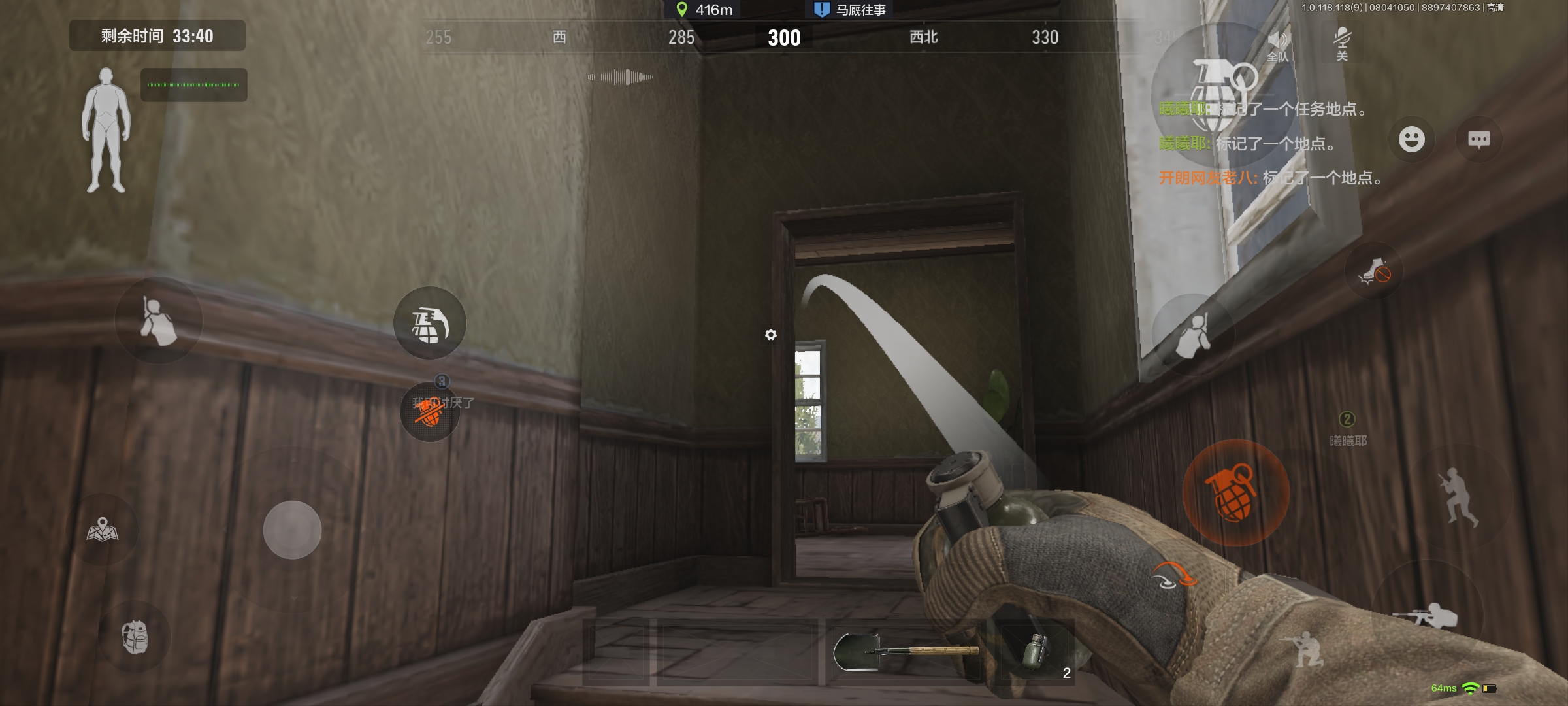Image resolution: width=1568 pixels, height=706 pixels.
Task: Tap the disabled boot kick icon
Action: [1374, 271]
